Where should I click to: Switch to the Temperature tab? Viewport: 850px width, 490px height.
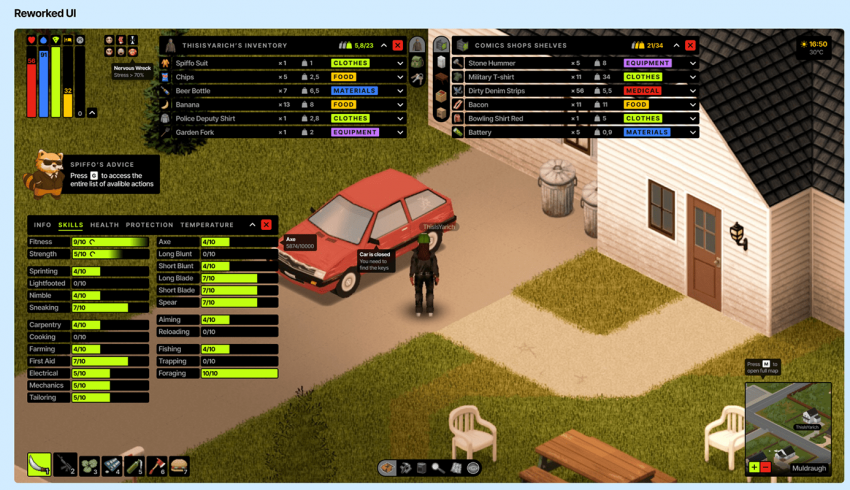[x=207, y=225]
